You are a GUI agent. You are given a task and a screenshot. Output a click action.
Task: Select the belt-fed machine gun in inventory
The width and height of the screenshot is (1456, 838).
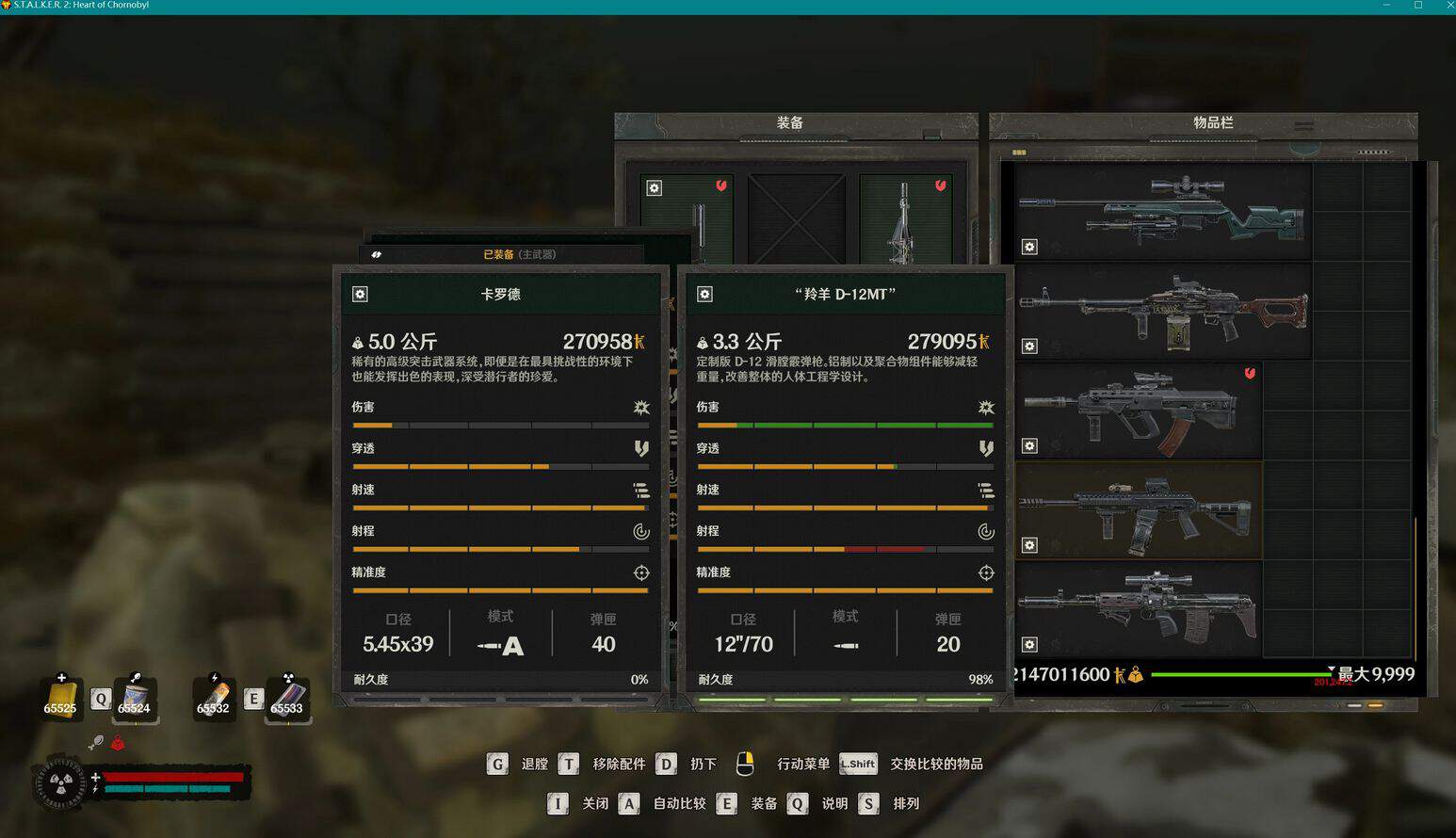pyautogui.click(x=1163, y=311)
